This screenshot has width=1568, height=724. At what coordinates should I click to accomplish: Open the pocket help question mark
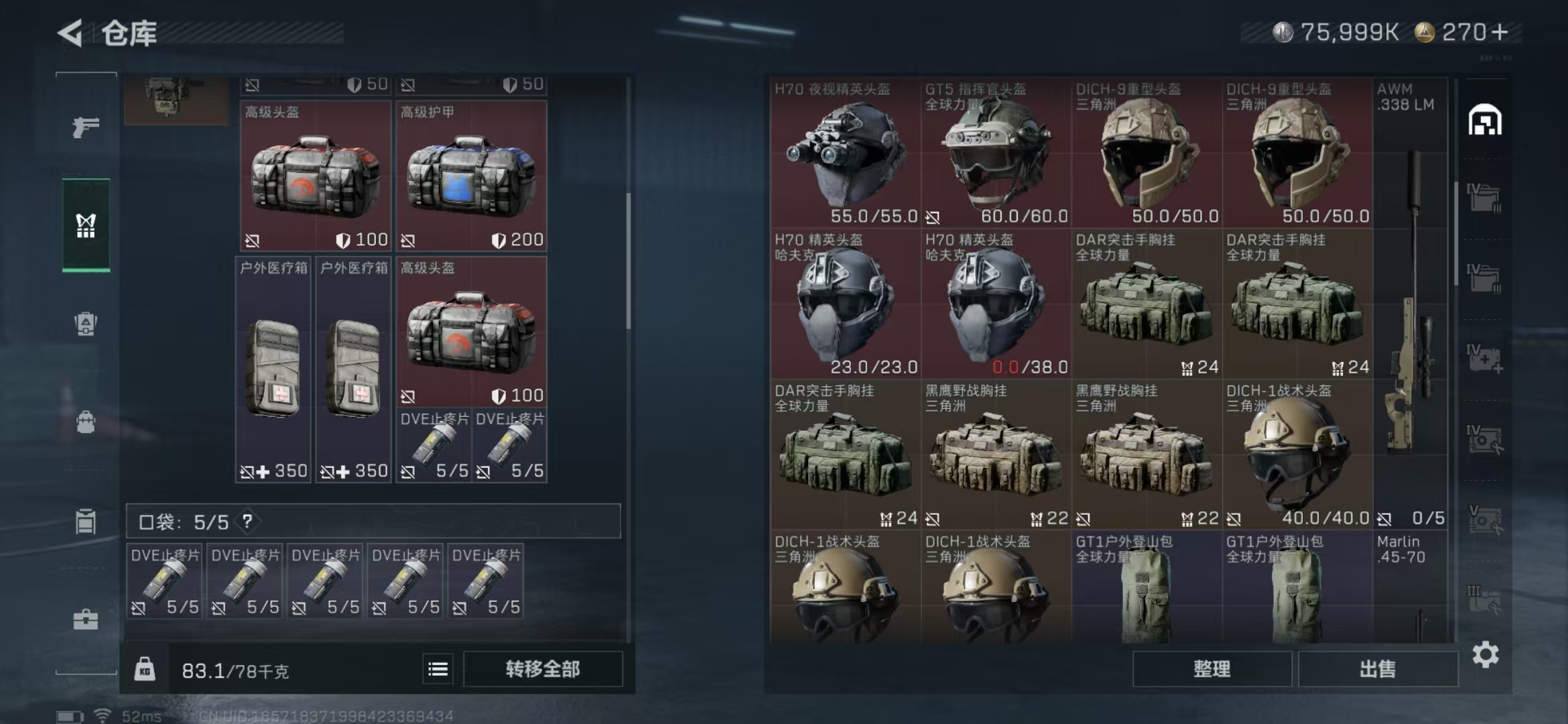(x=247, y=521)
